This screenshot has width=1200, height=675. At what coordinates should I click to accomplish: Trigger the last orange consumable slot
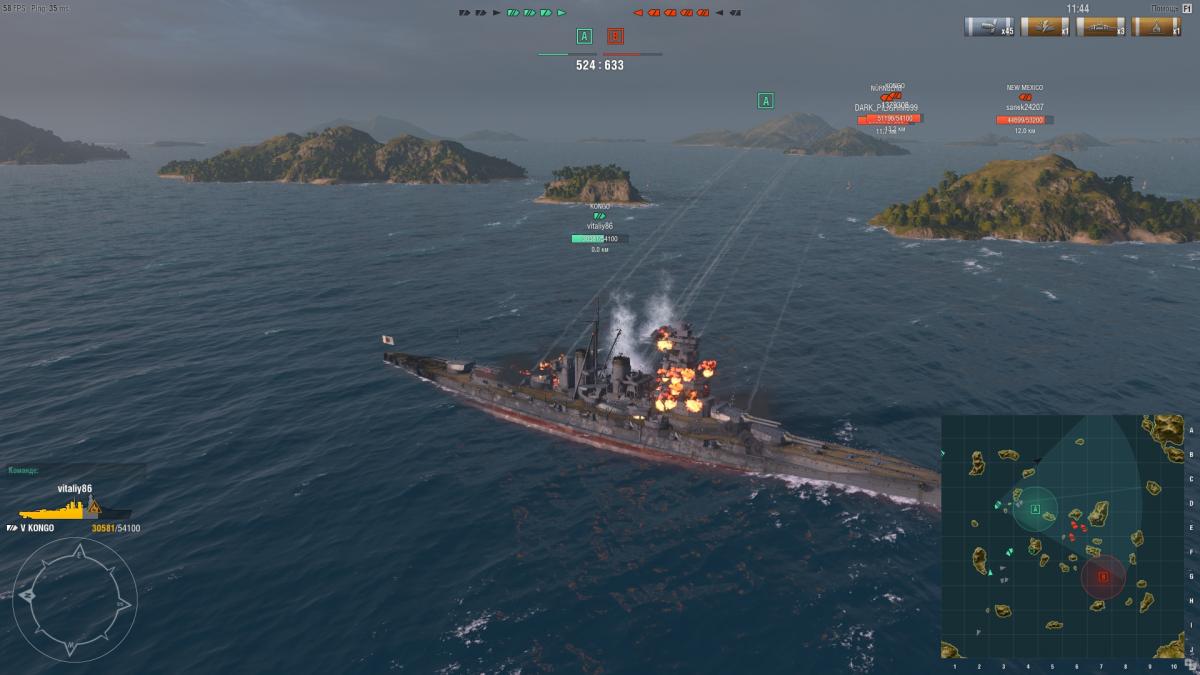(1156, 26)
